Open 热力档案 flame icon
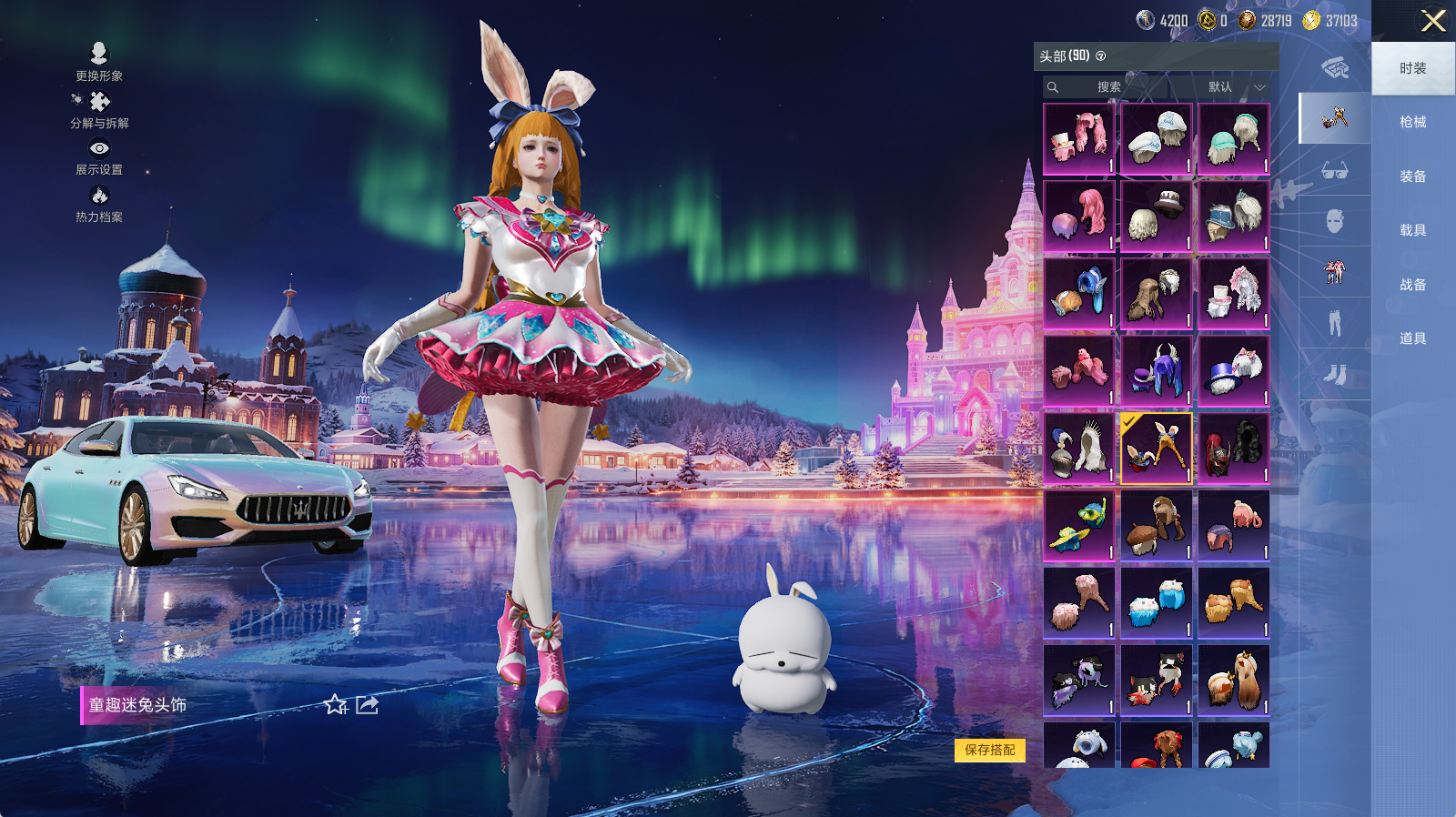The height and width of the screenshot is (817, 1456). (x=99, y=202)
